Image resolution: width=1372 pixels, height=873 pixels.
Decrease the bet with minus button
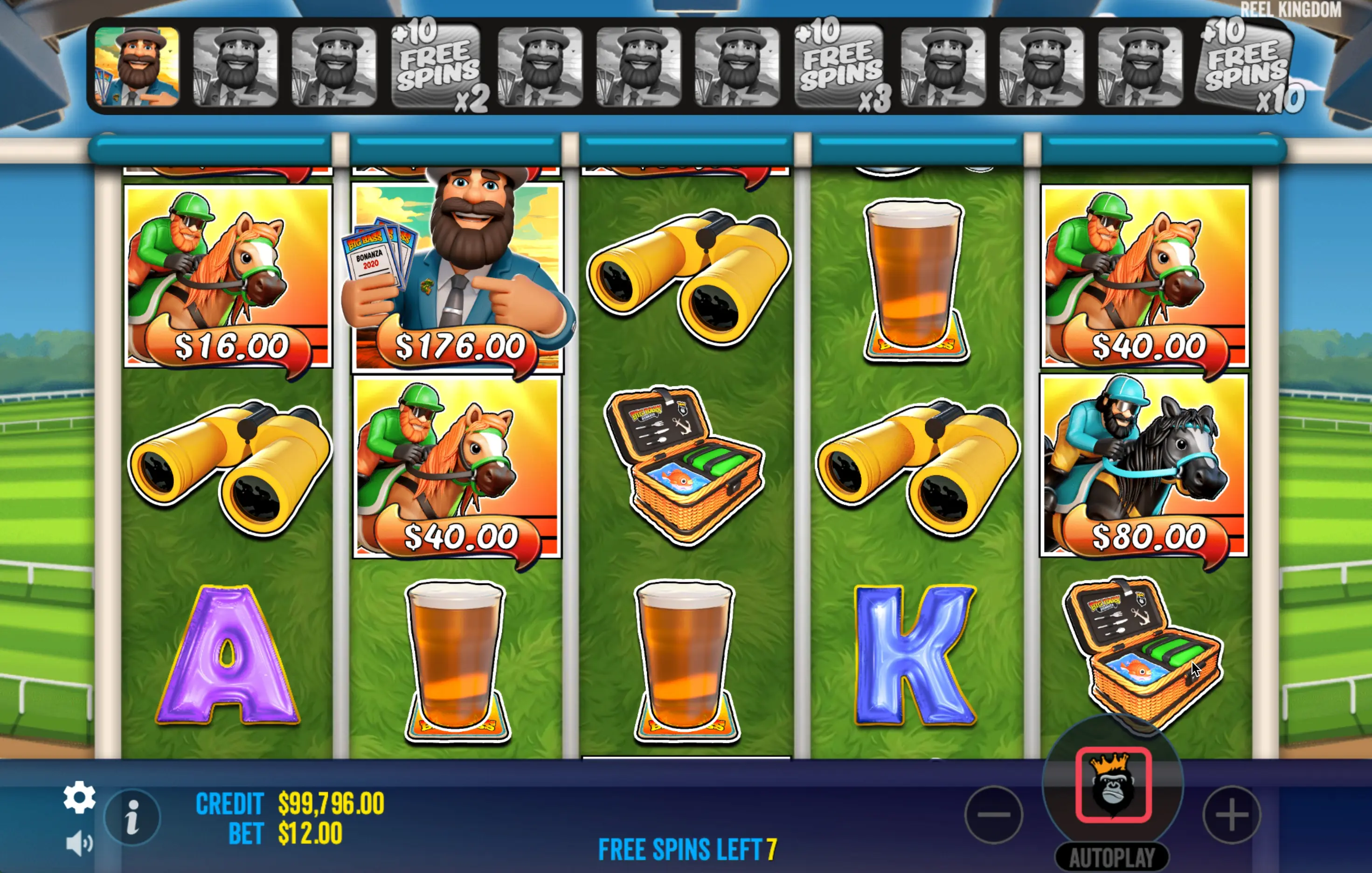pyautogui.click(x=994, y=814)
